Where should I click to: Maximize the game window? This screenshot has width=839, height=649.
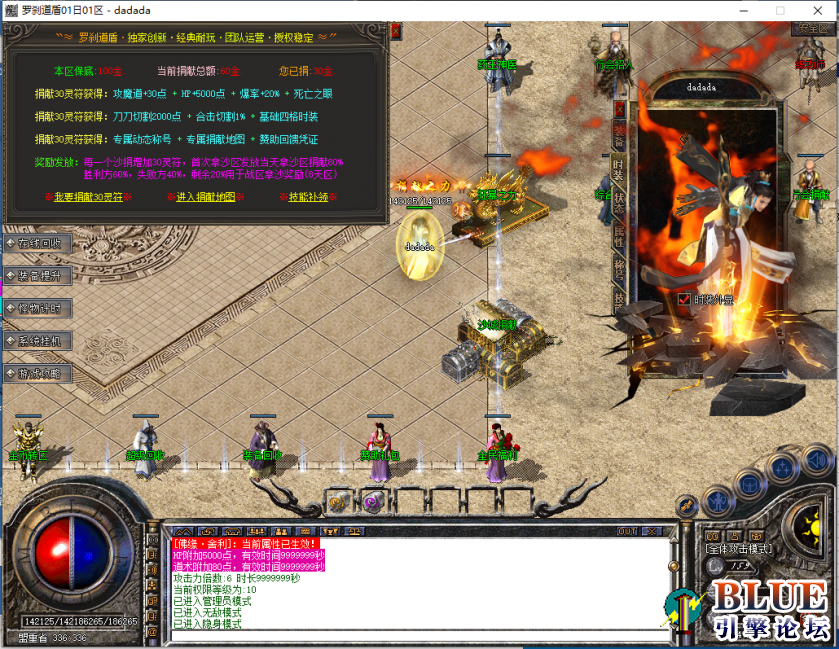coord(780,10)
